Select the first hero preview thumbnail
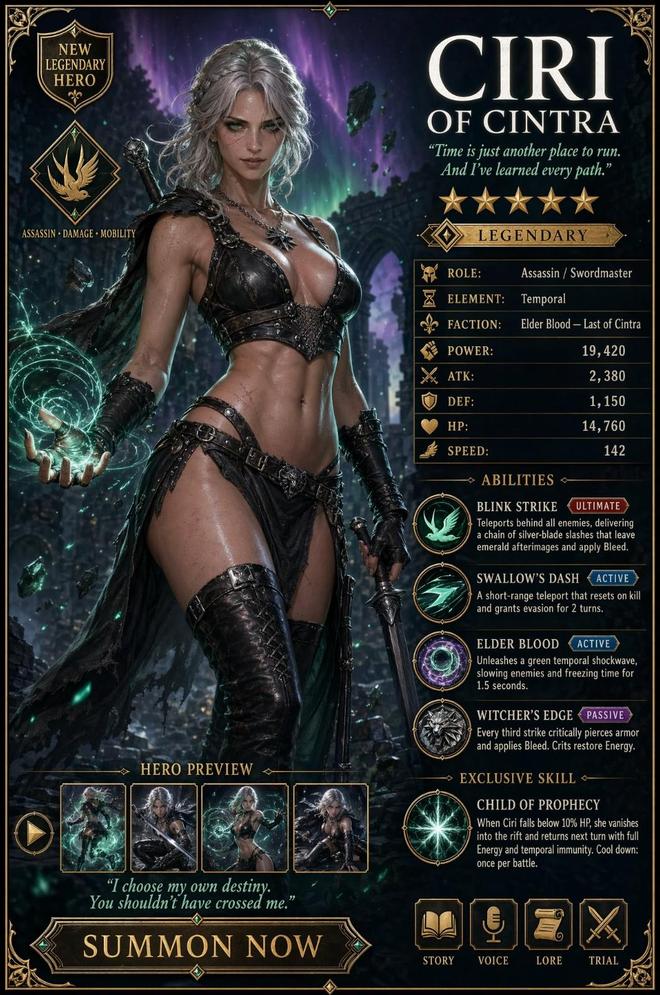660x995 pixels. pos(93,828)
